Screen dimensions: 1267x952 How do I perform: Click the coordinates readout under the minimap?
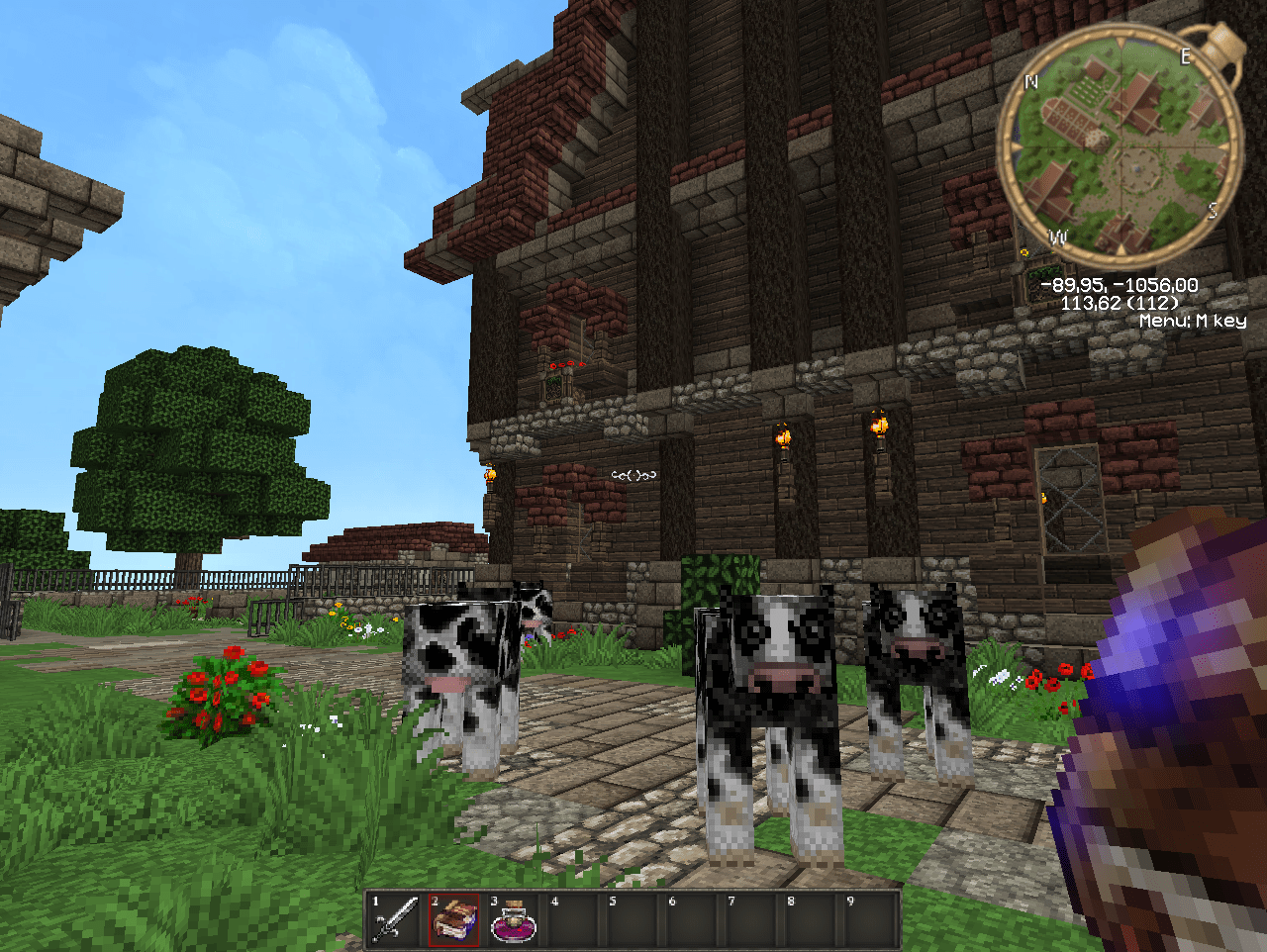1119,285
